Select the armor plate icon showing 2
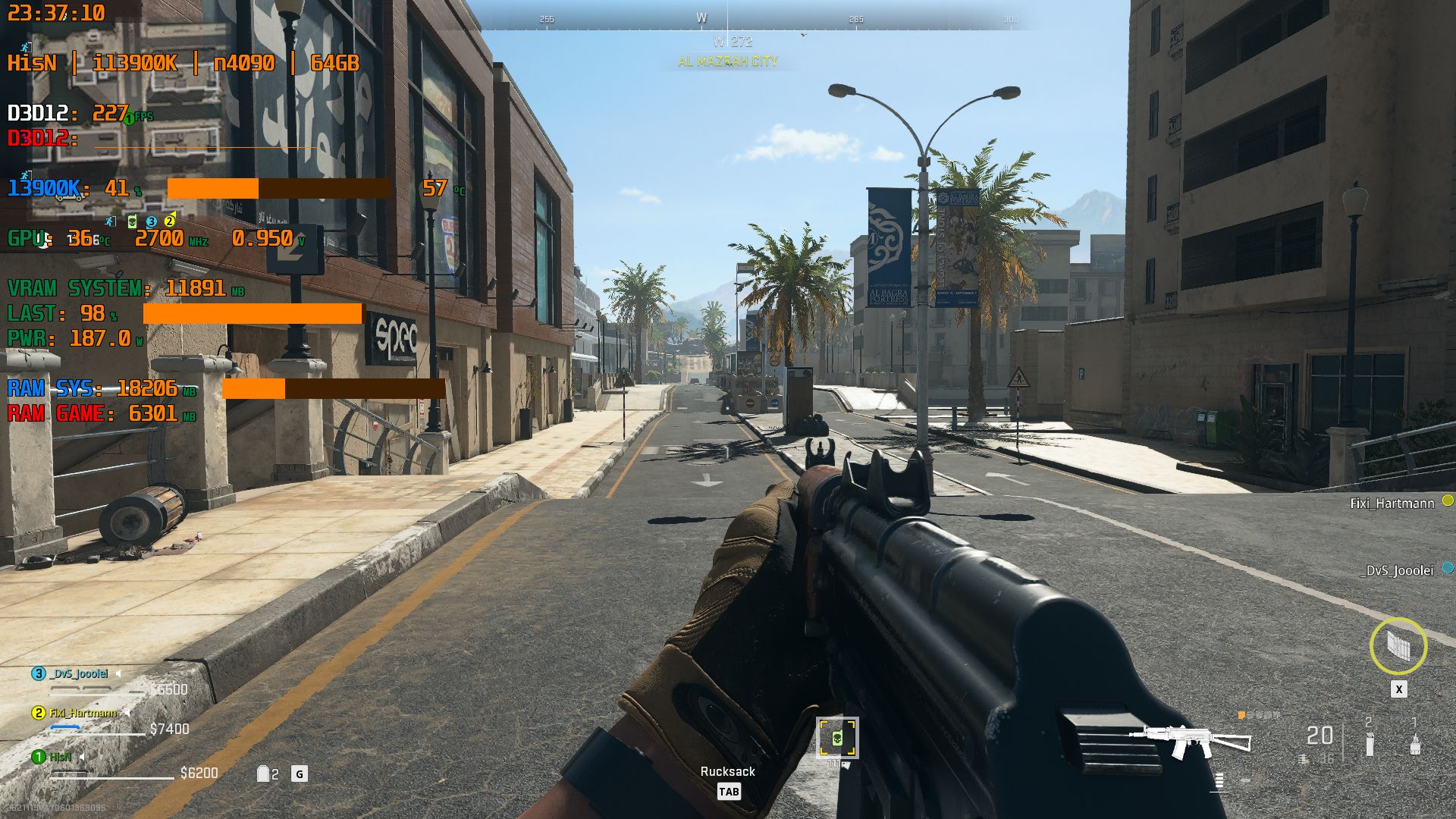The height and width of the screenshot is (819, 1456). point(264,774)
